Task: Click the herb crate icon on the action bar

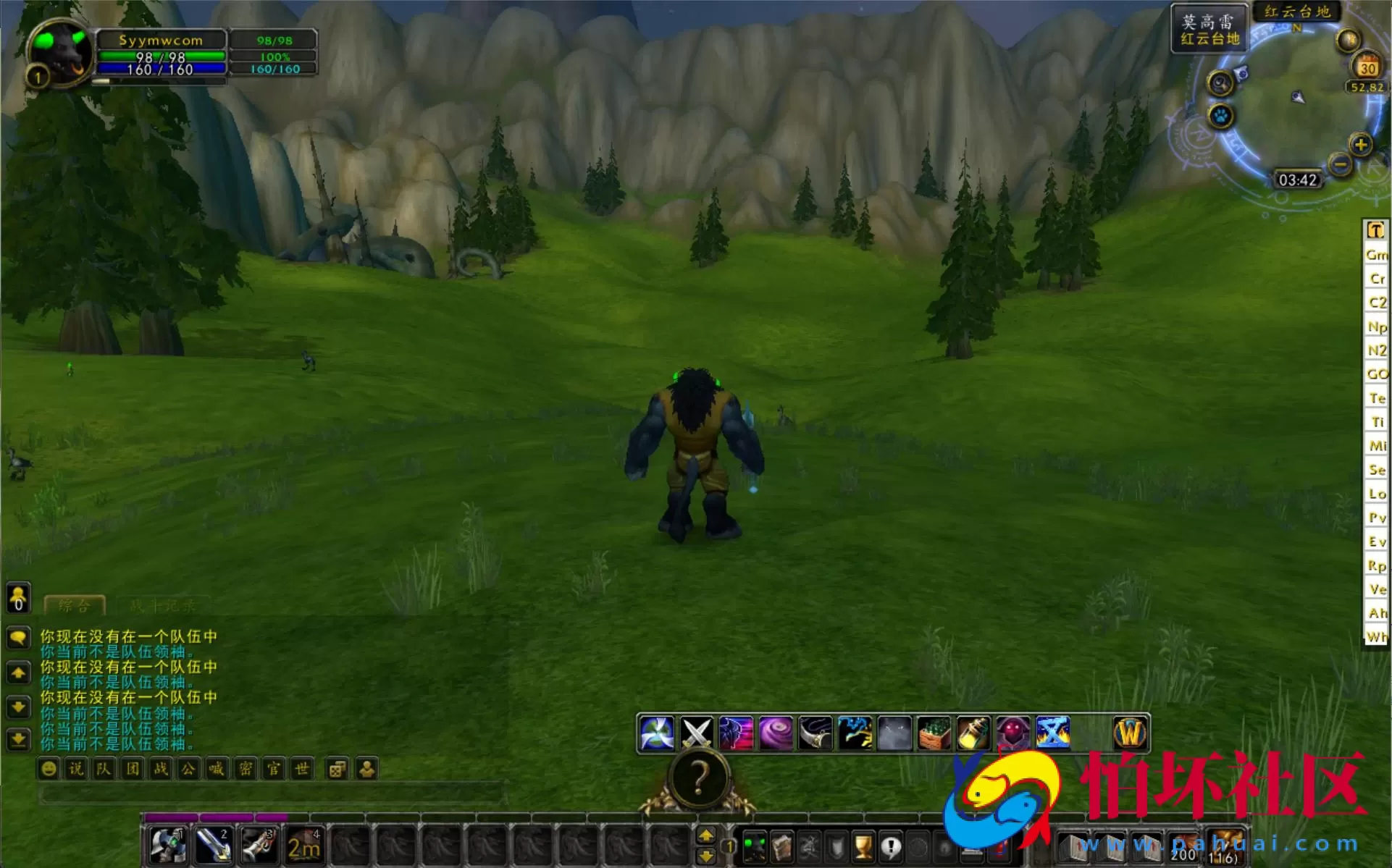Action: tap(934, 733)
